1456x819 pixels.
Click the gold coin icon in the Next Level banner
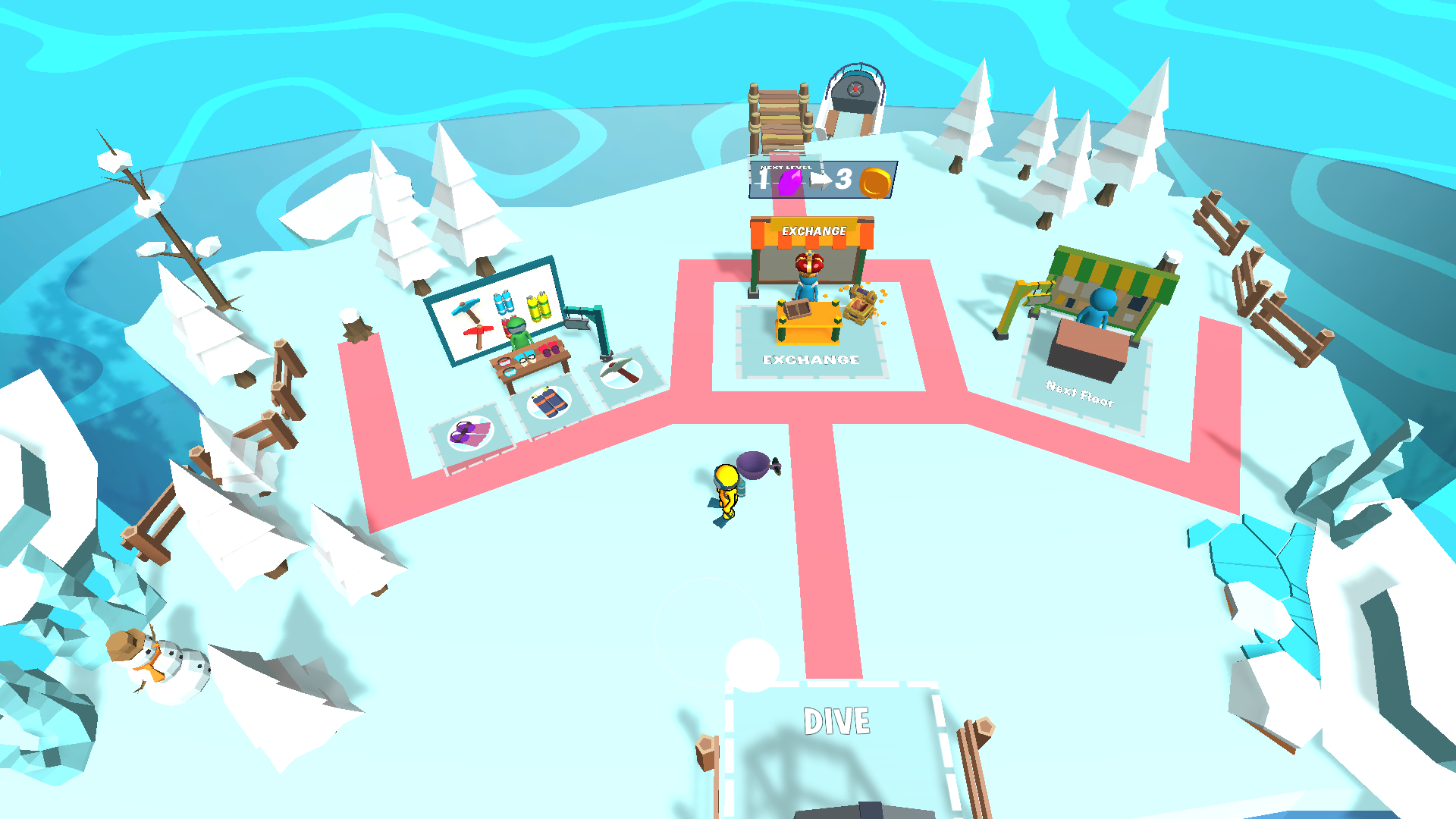point(876,184)
